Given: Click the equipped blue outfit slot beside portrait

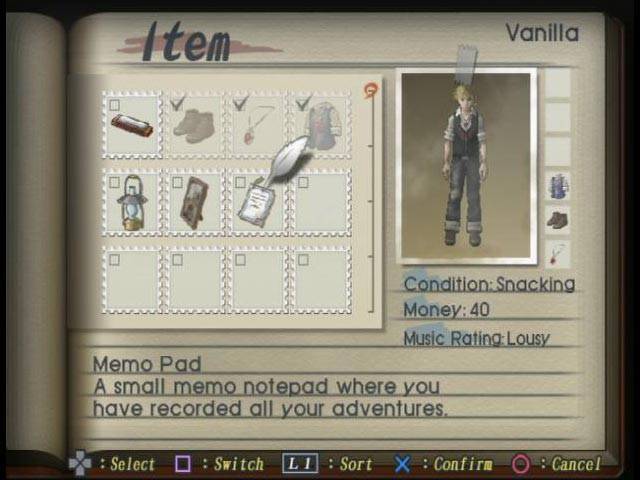Looking at the screenshot, I should [557, 186].
